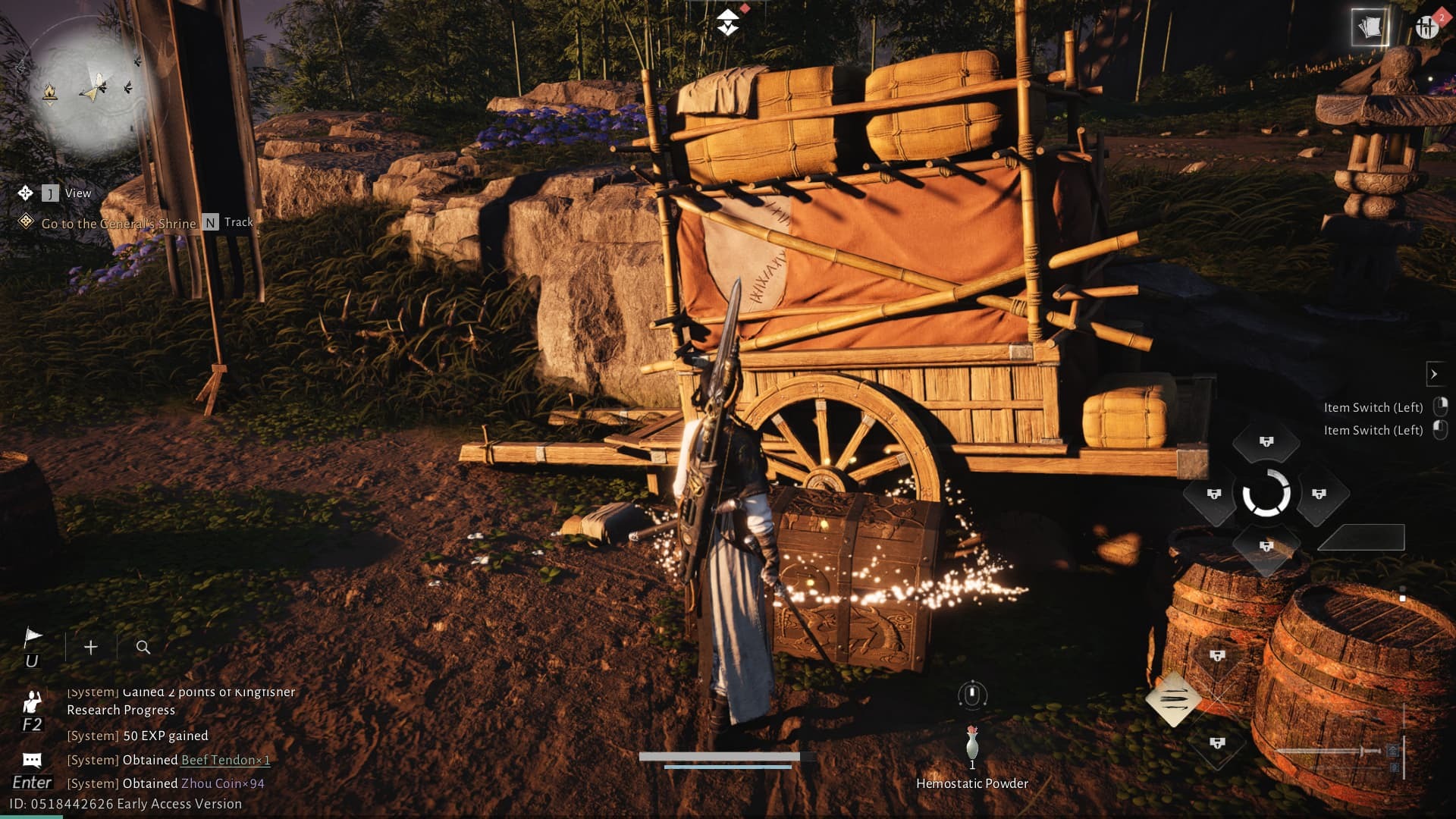Viewport: 1456px width, 819px height.
Task: Open the emote icon next to F2
Action: coord(33,703)
